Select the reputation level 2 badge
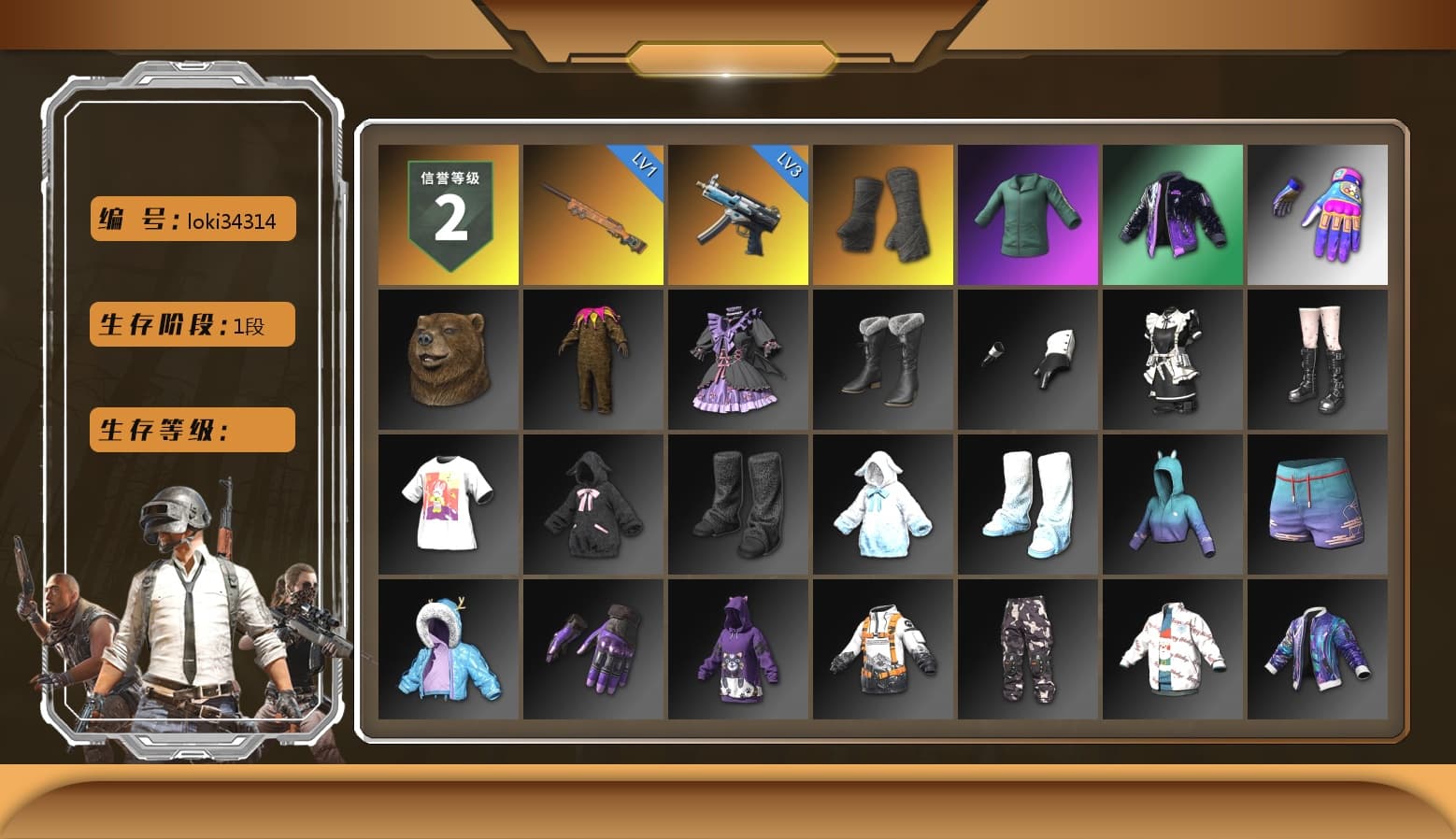This screenshot has width=1456, height=839. coord(449,213)
